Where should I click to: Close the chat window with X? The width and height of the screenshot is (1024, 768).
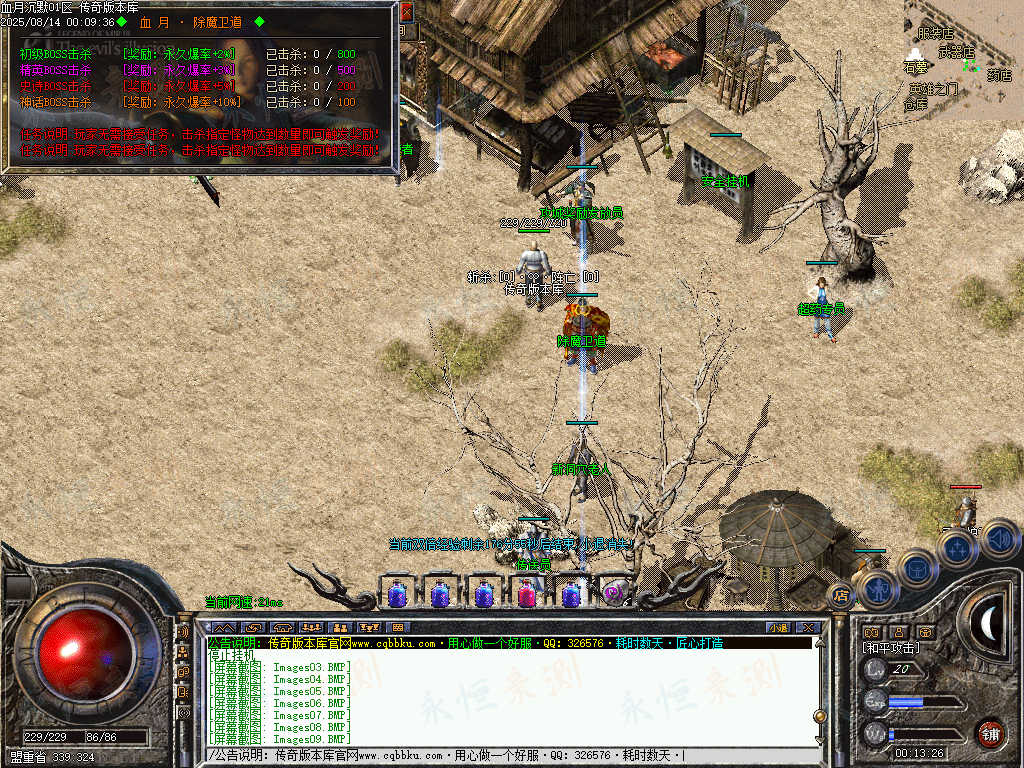click(x=808, y=627)
